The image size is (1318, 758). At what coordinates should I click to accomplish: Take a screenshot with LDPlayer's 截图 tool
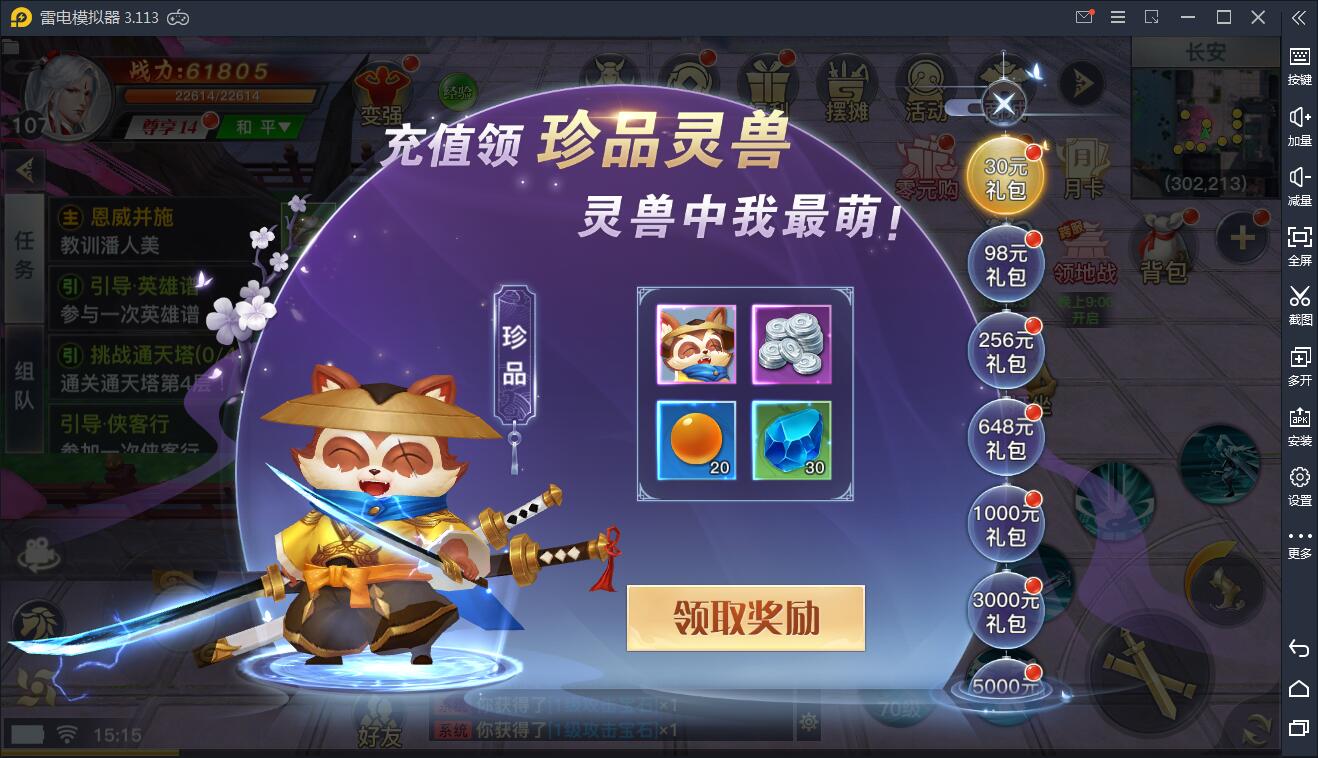click(x=1298, y=305)
